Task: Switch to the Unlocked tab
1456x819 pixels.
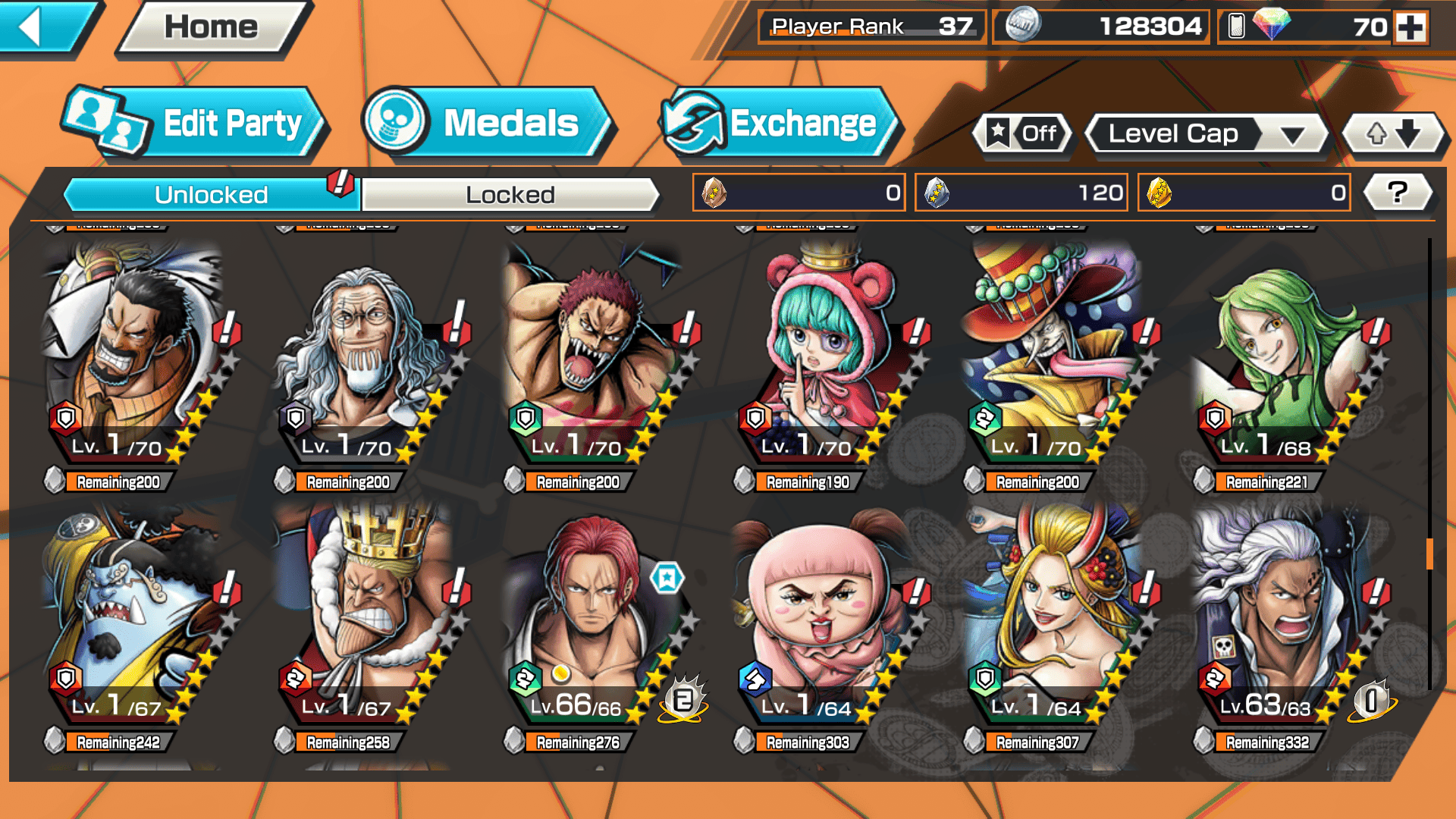Action: tap(210, 195)
